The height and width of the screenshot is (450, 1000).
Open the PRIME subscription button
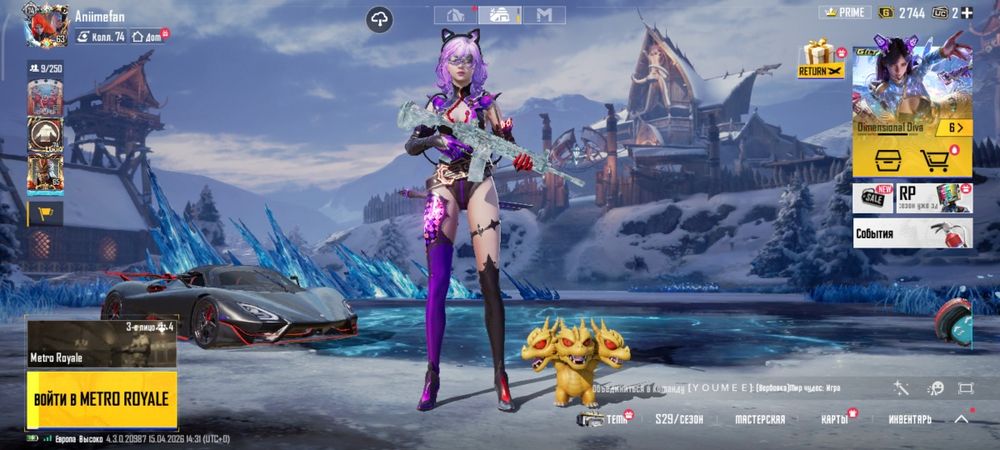(845, 12)
